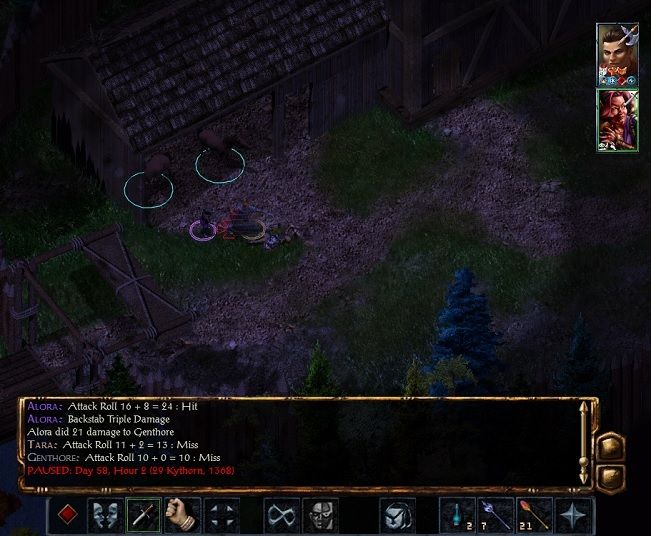Use the blue wand quick item
This screenshot has width=651, height=536.
(495, 516)
